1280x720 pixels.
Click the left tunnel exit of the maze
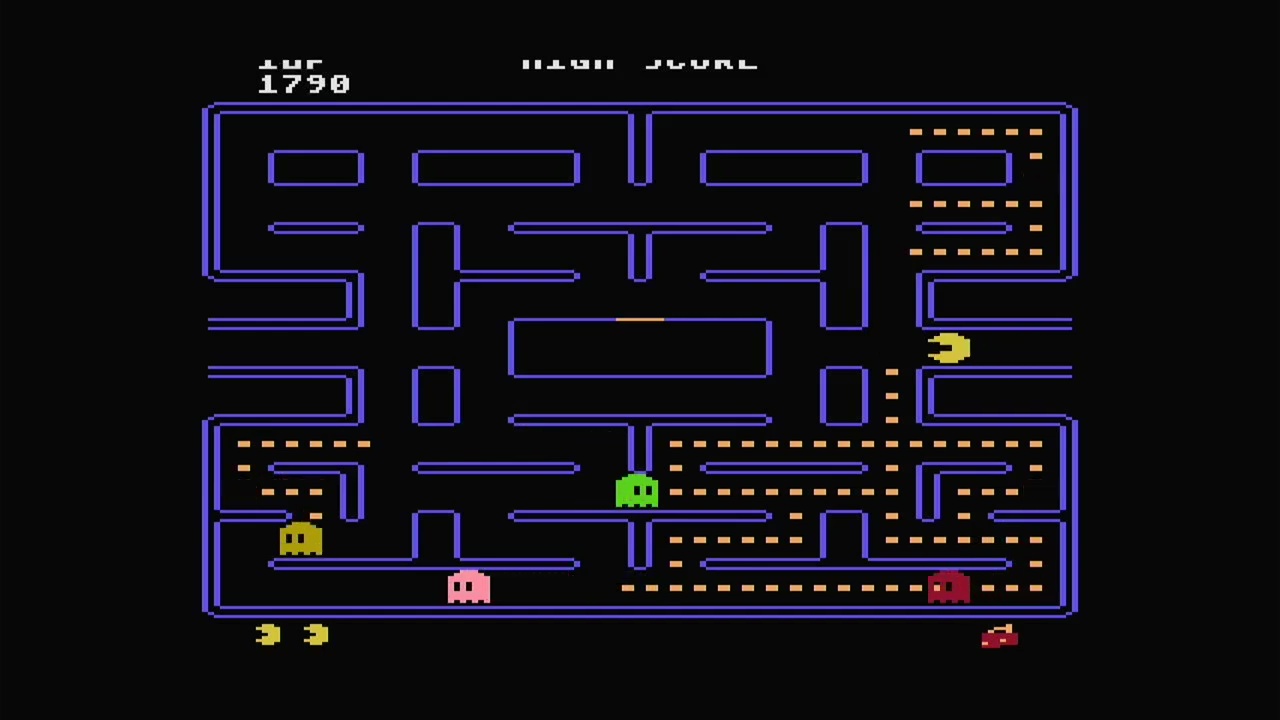(x=210, y=347)
